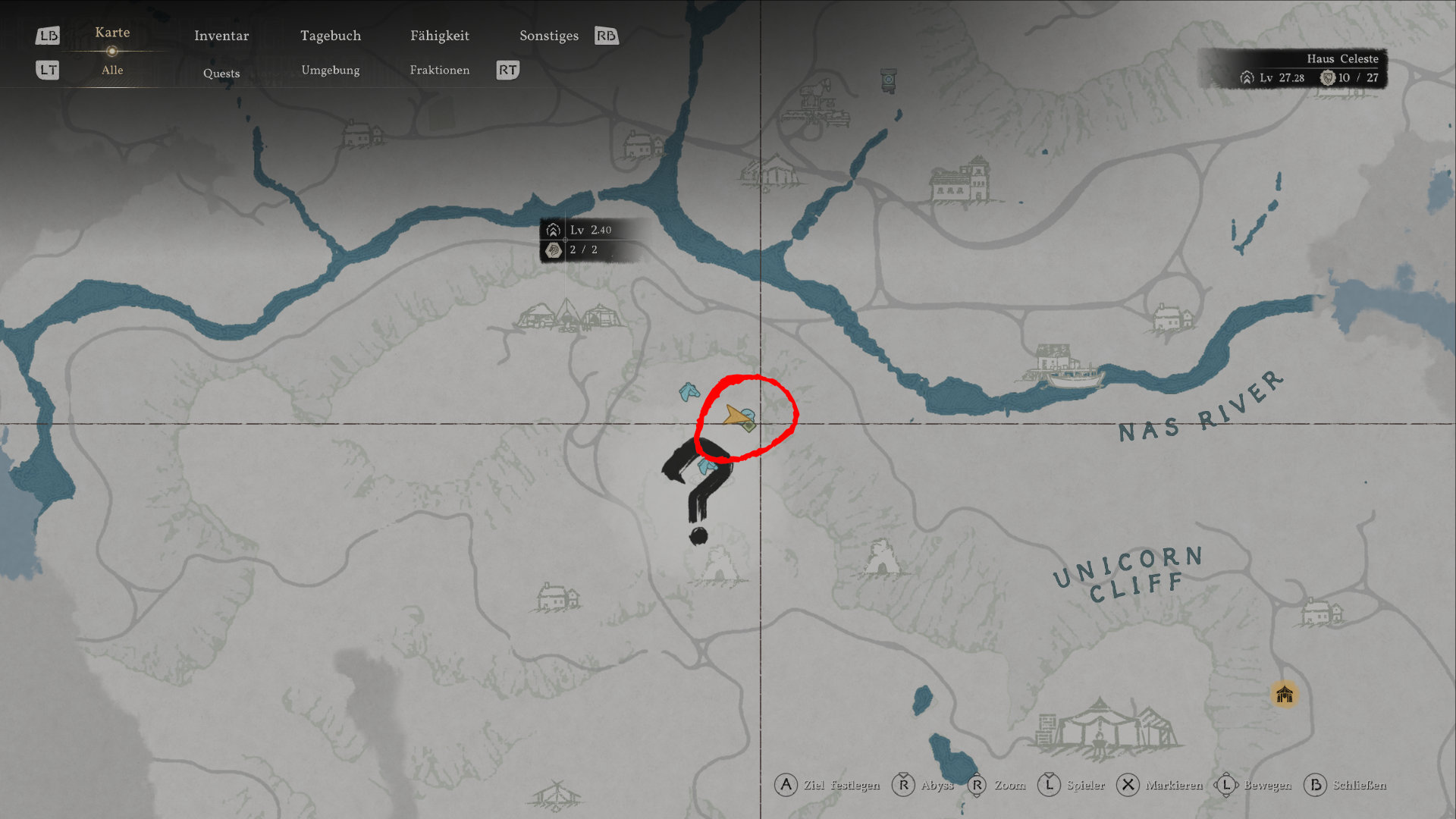Open the Tagebuch tab
The width and height of the screenshot is (1456, 819).
pyautogui.click(x=331, y=36)
